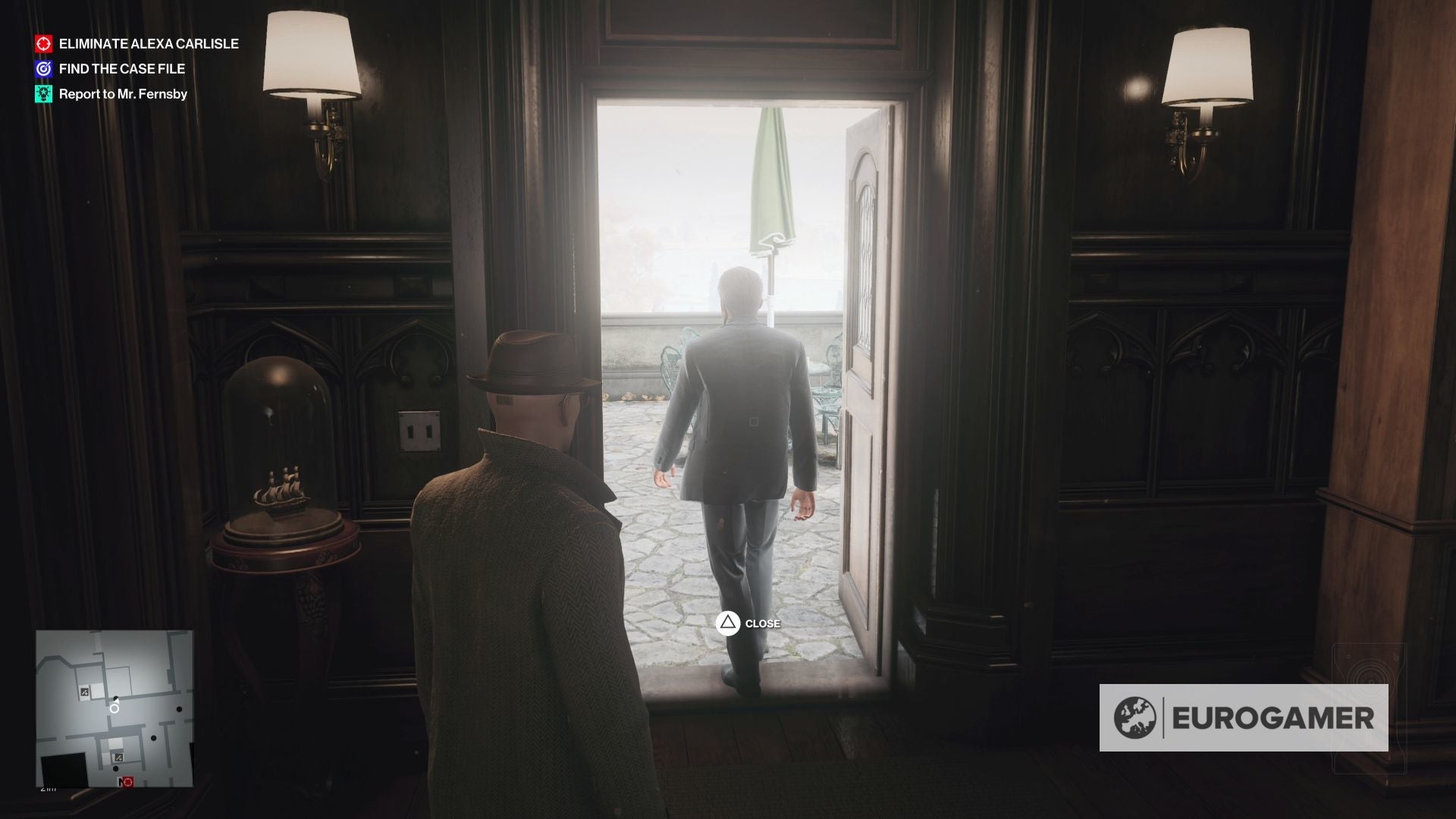1456x819 pixels.
Task: Click the letter marker next to the red minimap target
Action: pos(120,782)
